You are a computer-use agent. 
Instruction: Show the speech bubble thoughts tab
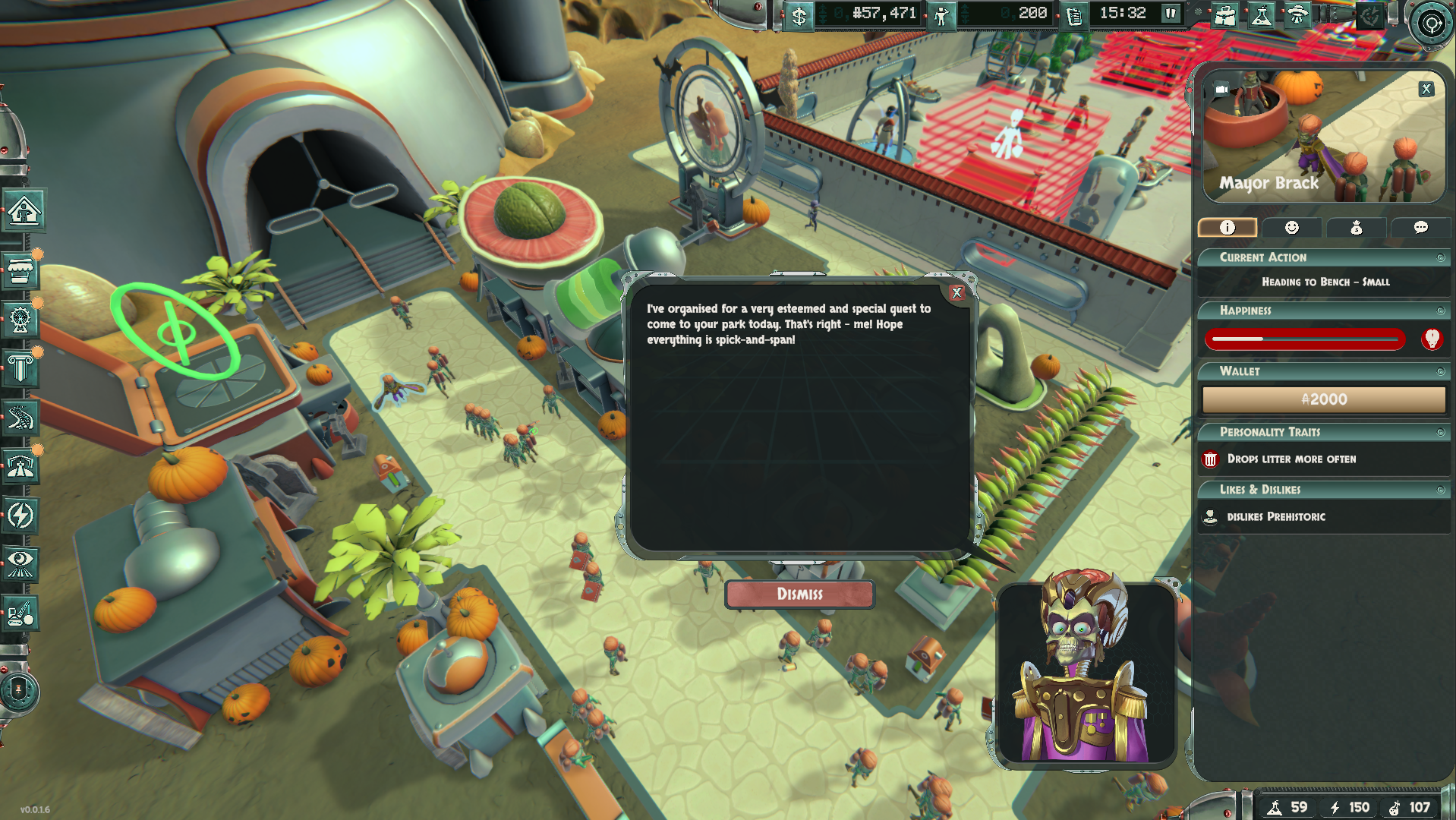pos(1420,227)
